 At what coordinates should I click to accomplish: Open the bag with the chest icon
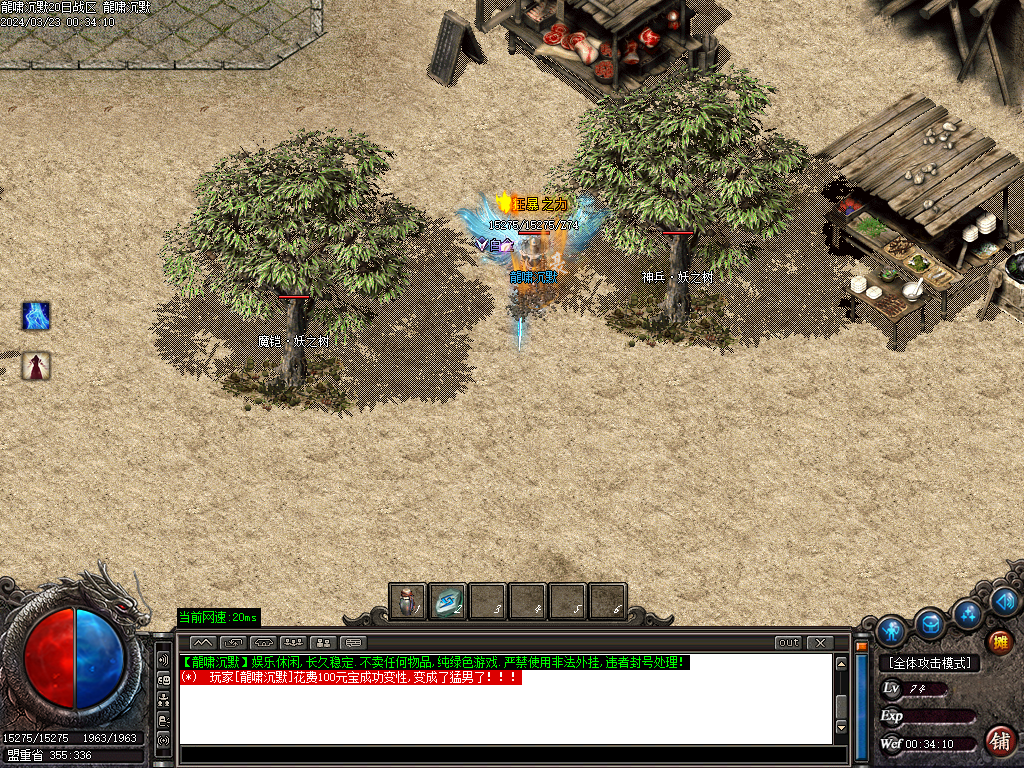tap(931, 623)
